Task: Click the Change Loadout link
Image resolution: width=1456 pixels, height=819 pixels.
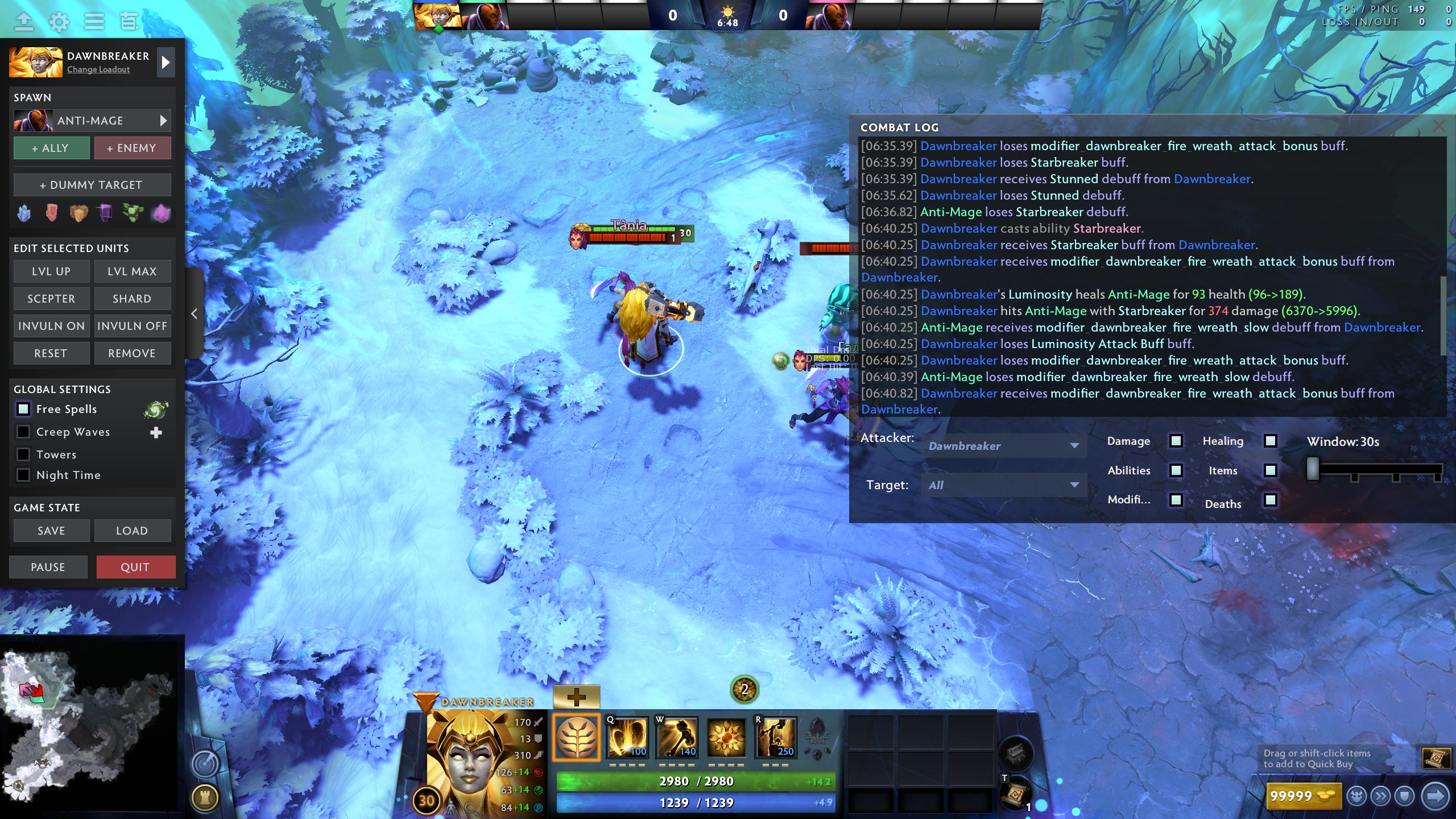Action: pyautogui.click(x=98, y=69)
